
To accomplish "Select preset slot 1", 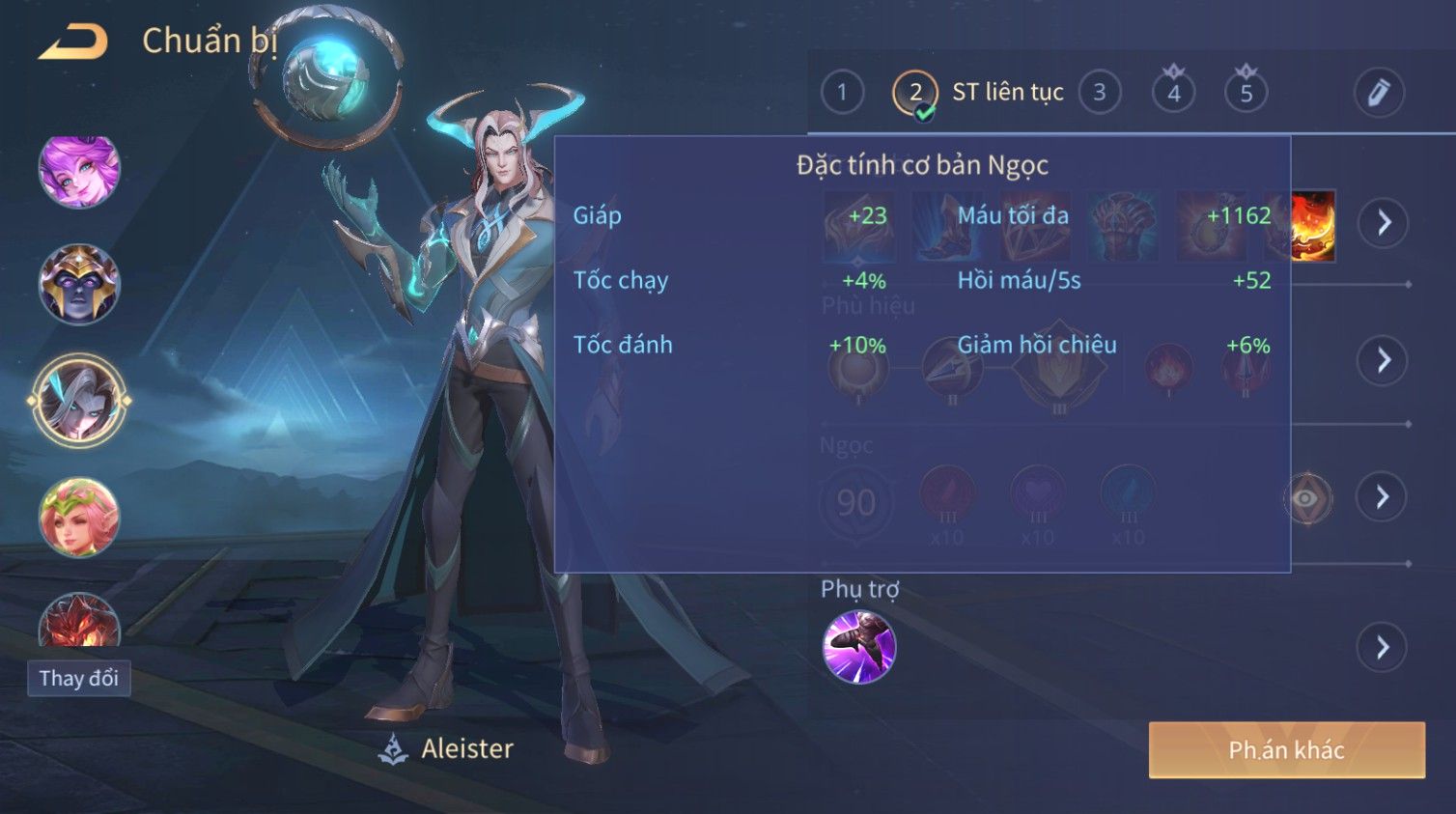I will coord(842,93).
